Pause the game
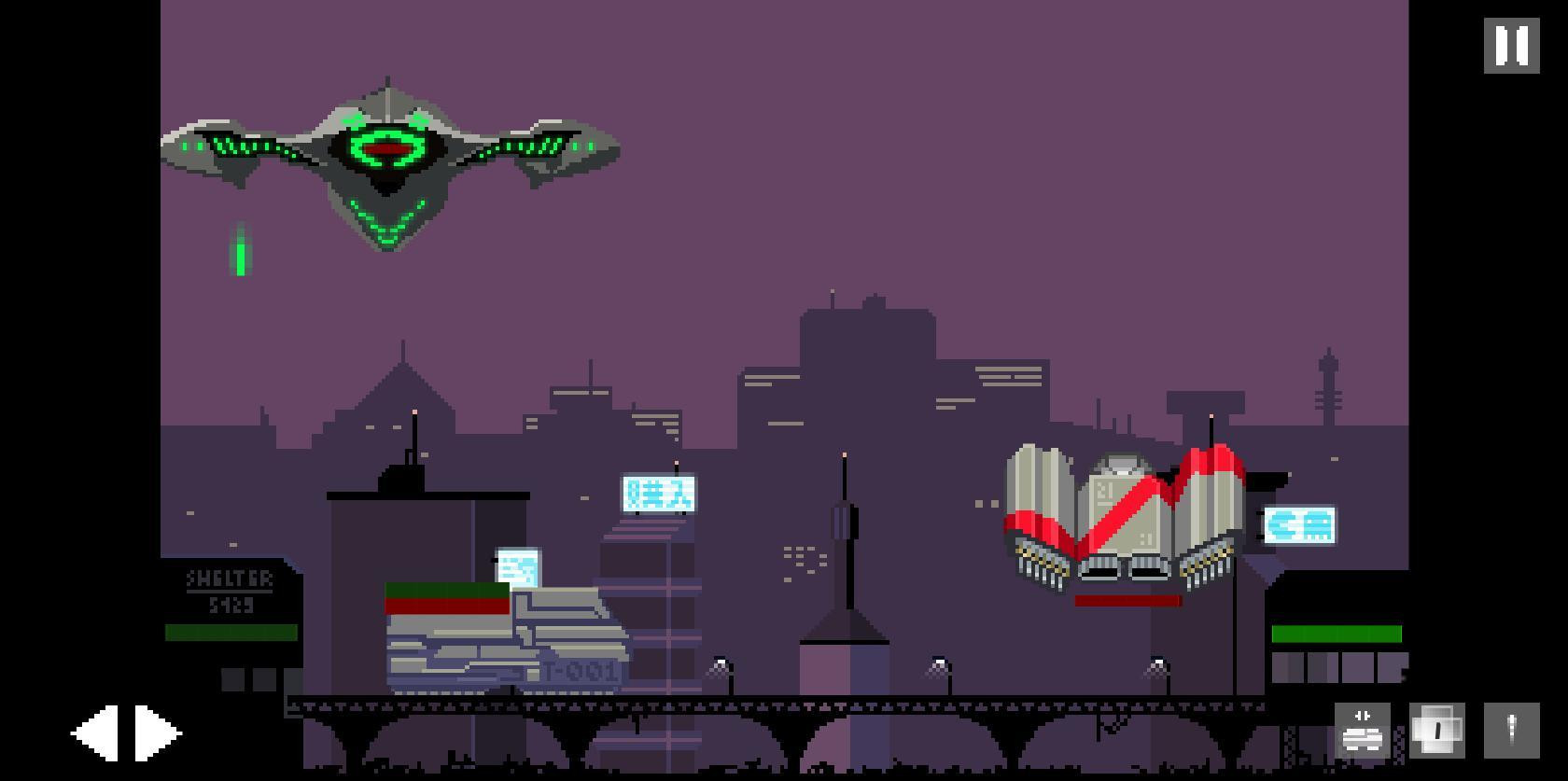 pyautogui.click(x=1510, y=45)
